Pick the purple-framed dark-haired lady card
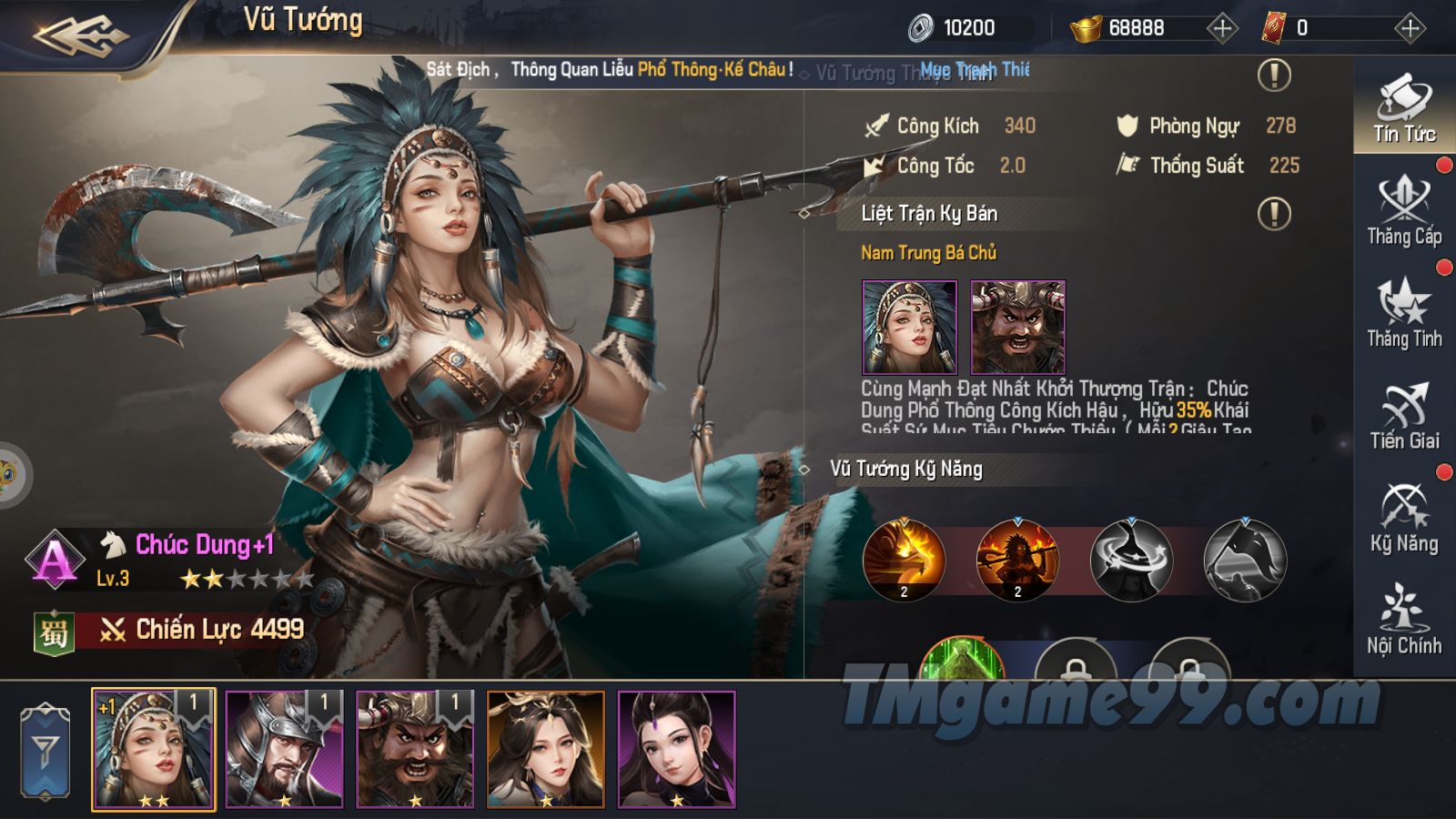Viewport: 1456px width, 819px height. pos(676,749)
